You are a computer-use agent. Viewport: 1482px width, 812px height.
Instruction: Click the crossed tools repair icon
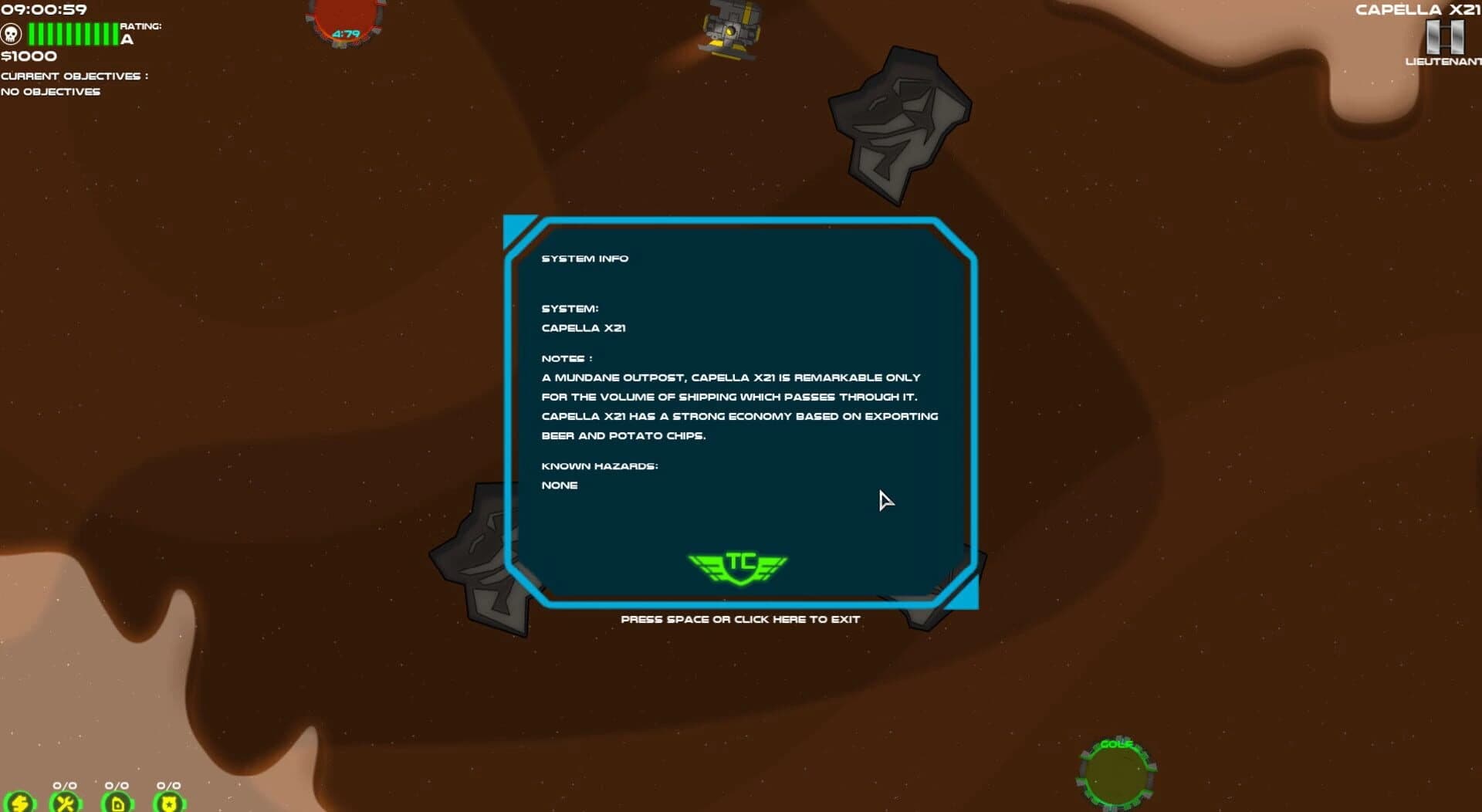64,804
